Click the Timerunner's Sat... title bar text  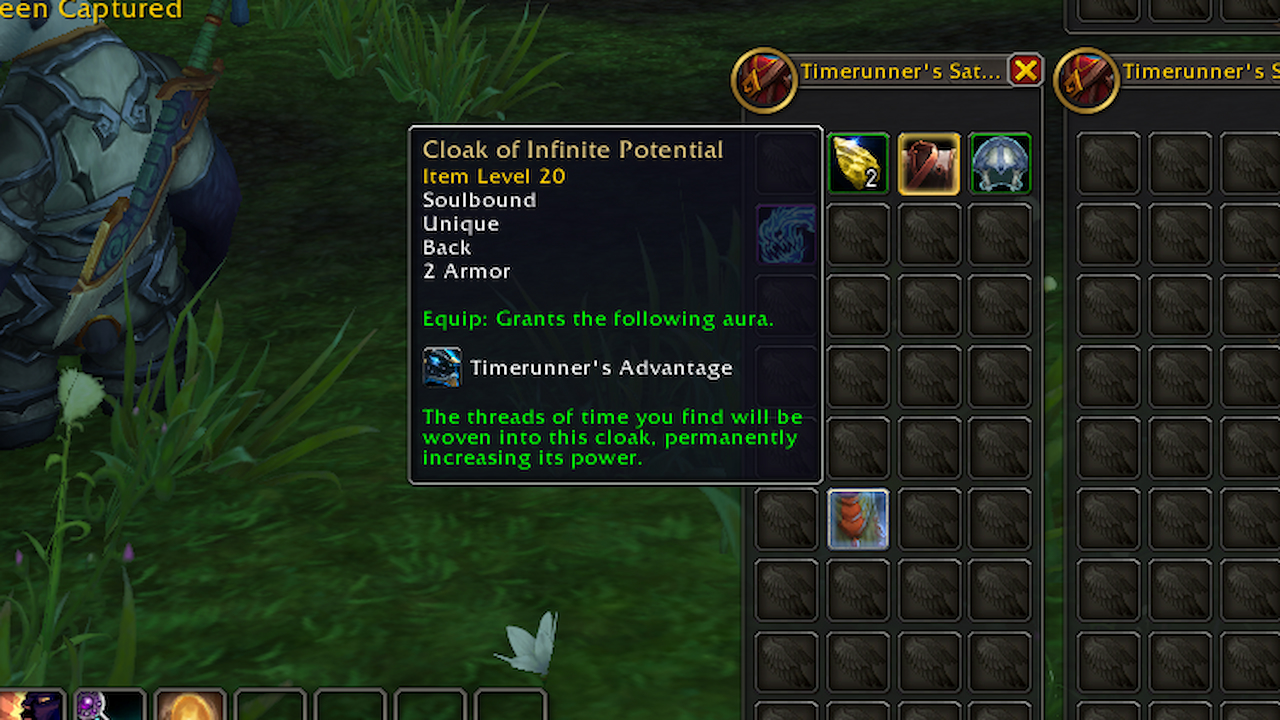click(898, 71)
